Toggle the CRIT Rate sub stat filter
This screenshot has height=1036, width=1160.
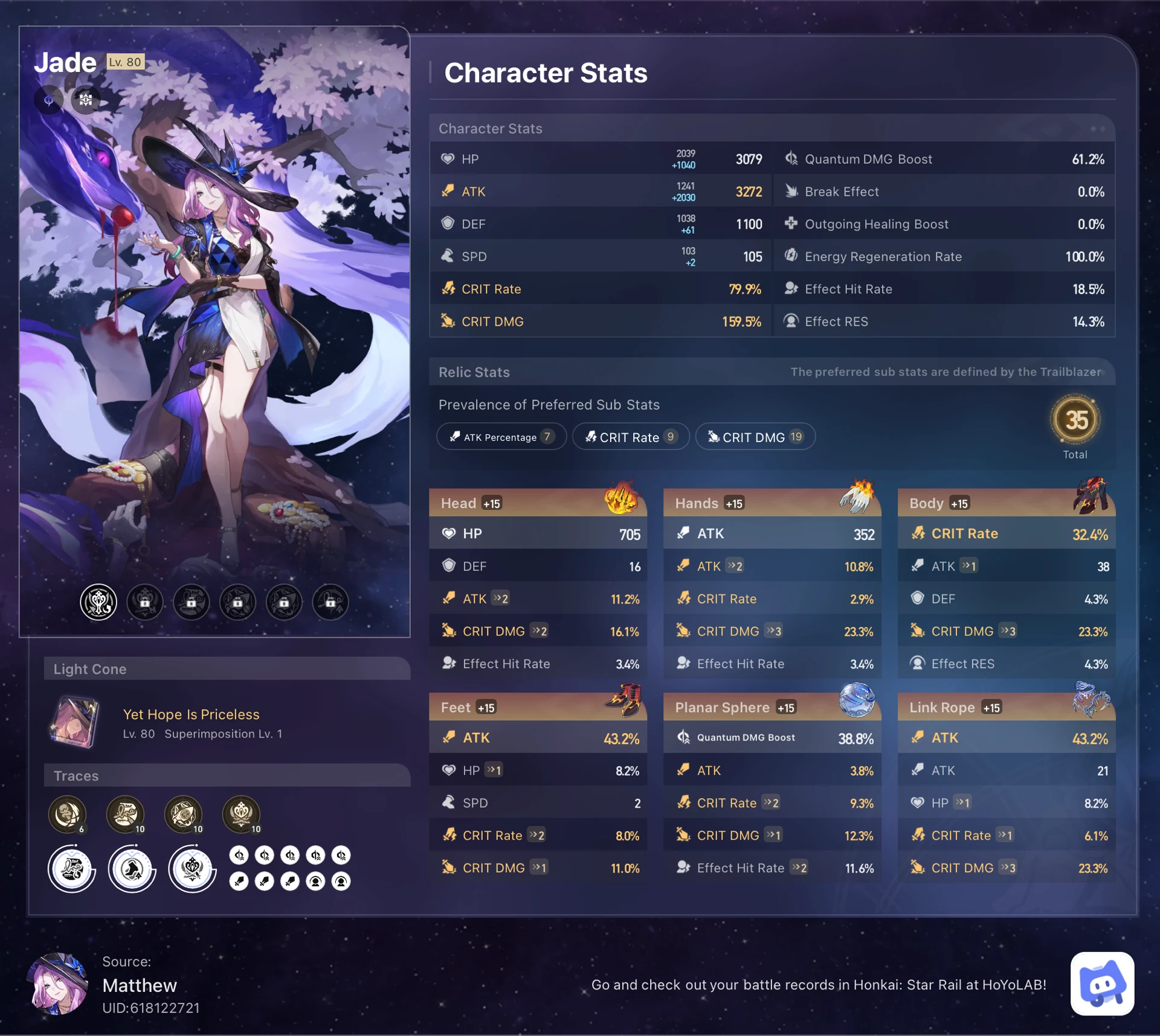pyautogui.click(x=631, y=437)
